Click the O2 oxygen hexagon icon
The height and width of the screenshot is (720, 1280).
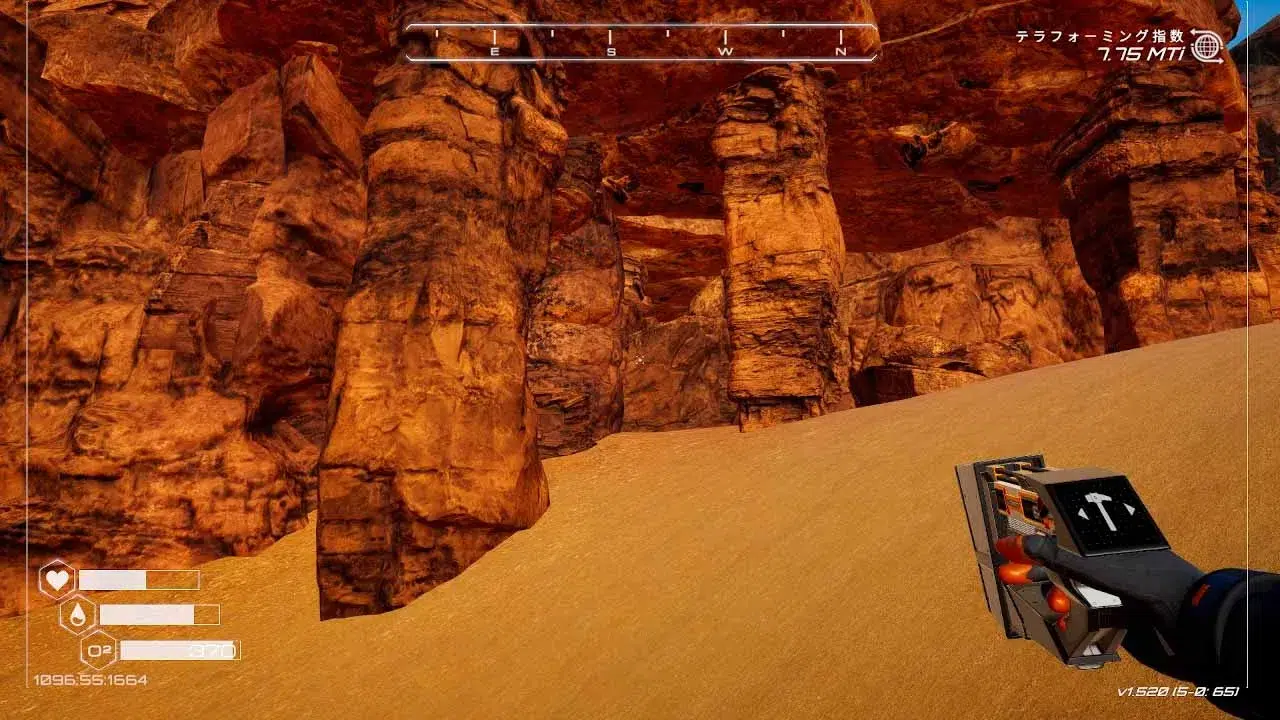click(99, 650)
